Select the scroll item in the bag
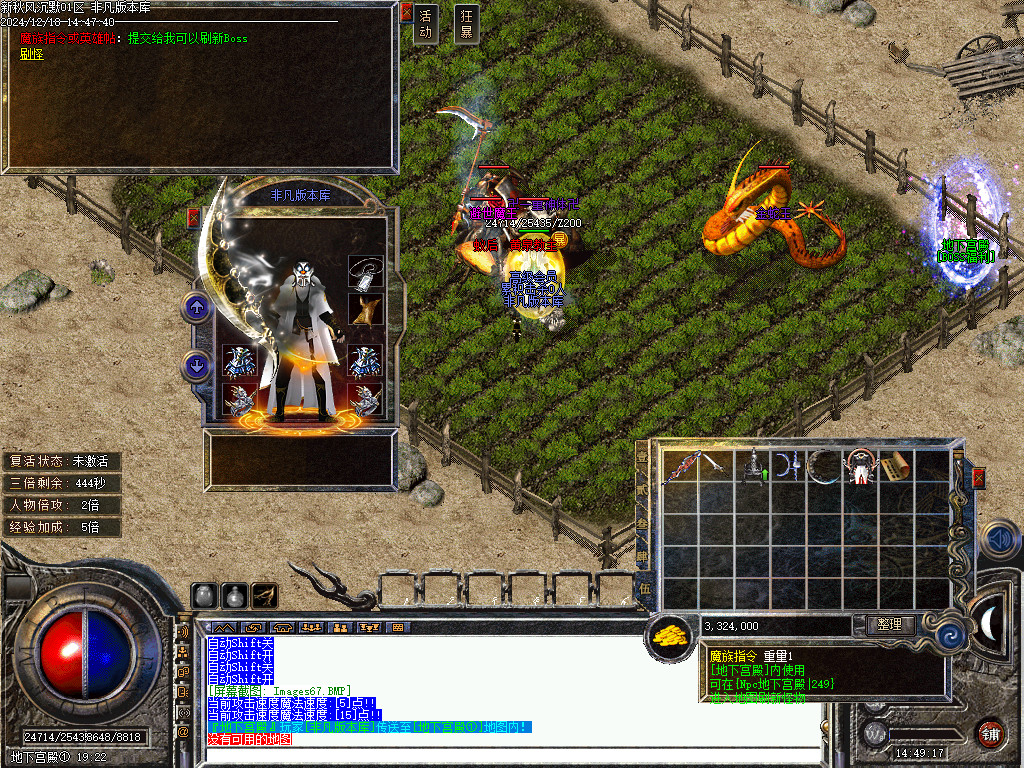1024x768 pixels. pyautogui.click(x=897, y=467)
